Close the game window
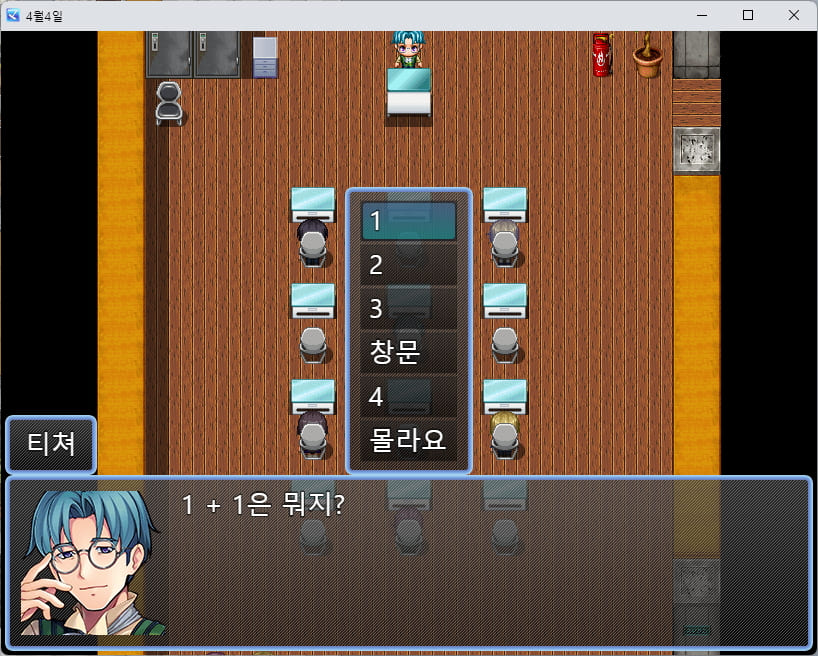This screenshot has height=656, width=818. (793, 15)
